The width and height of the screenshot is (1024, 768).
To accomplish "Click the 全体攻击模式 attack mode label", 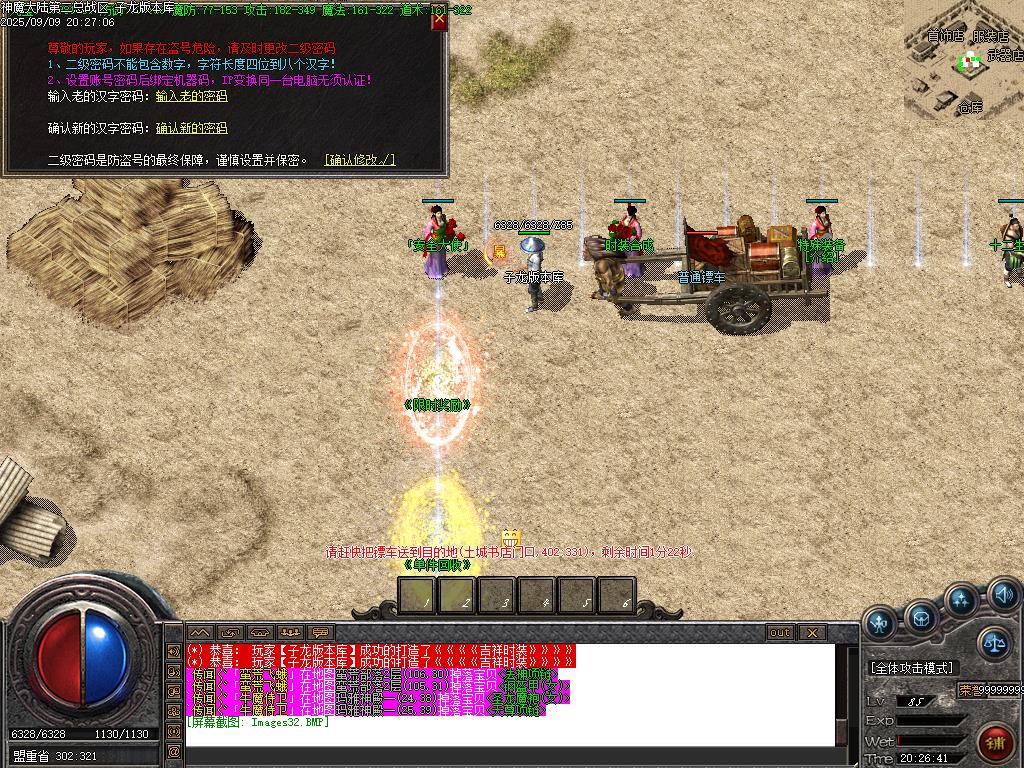I will (912, 668).
